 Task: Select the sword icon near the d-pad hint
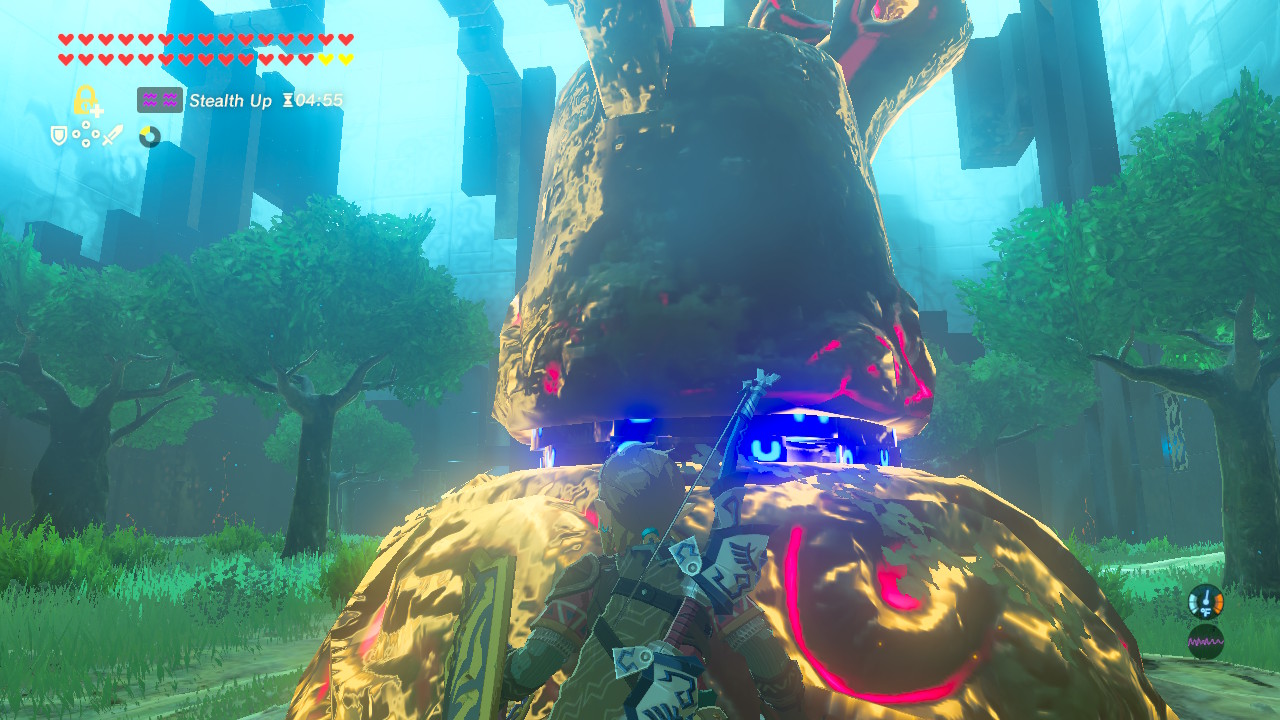110,135
